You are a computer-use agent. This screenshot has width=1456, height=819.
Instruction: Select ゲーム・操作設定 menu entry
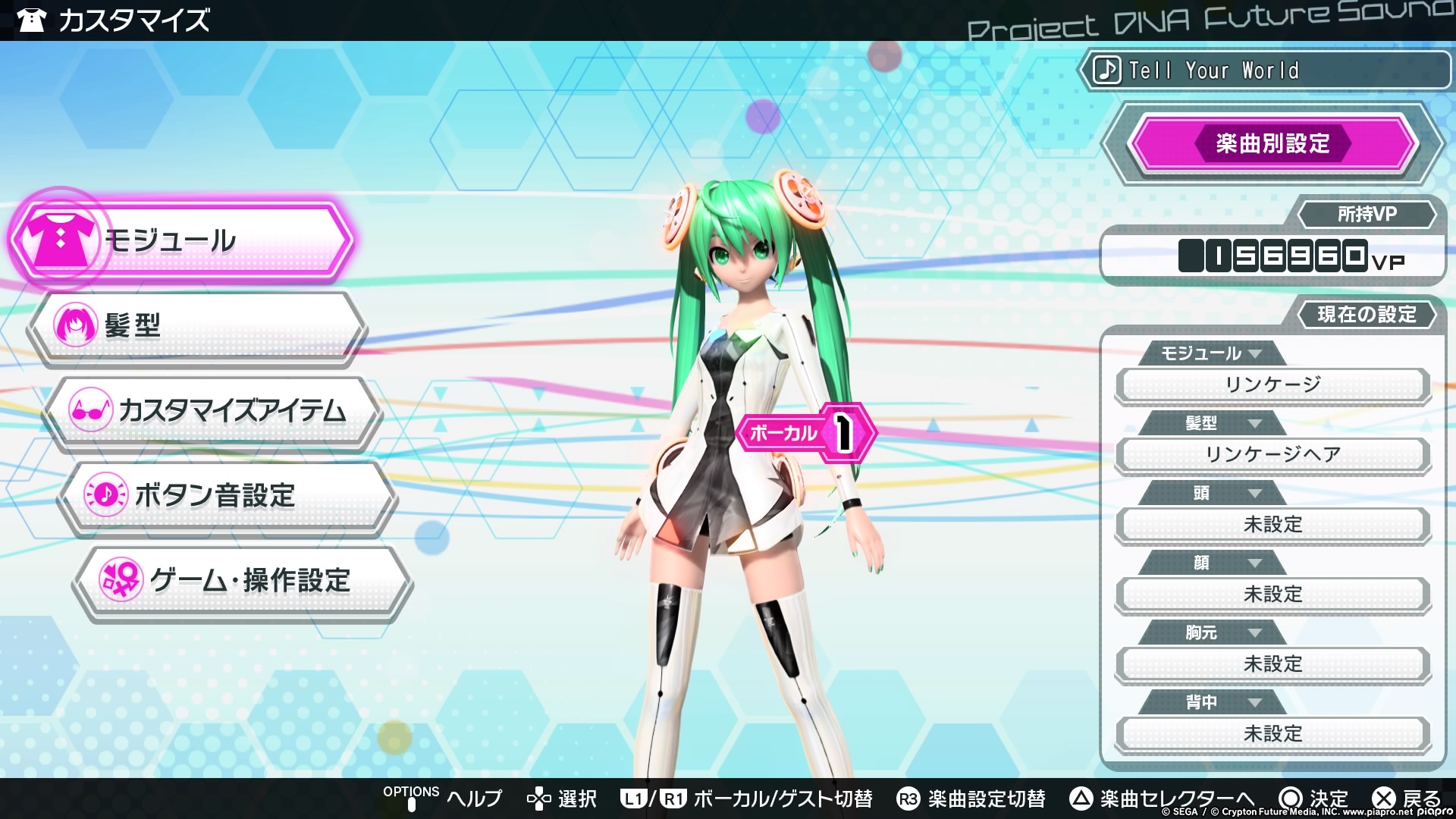click(x=243, y=580)
